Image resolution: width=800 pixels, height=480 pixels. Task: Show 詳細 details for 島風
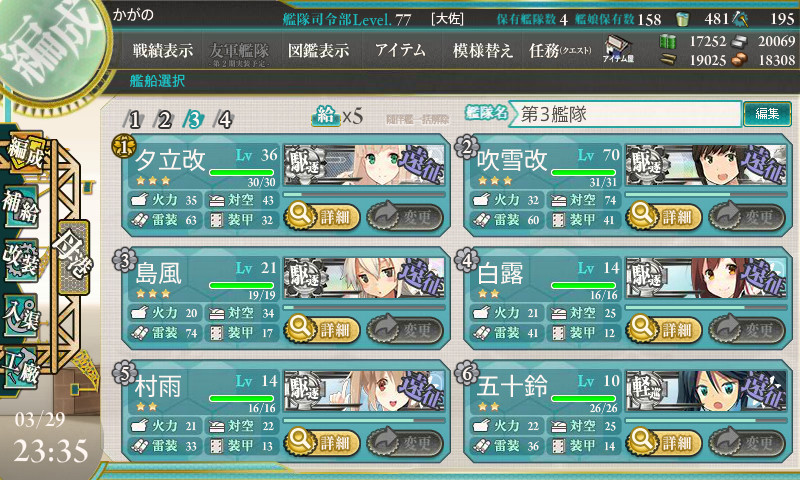[320, 329]
